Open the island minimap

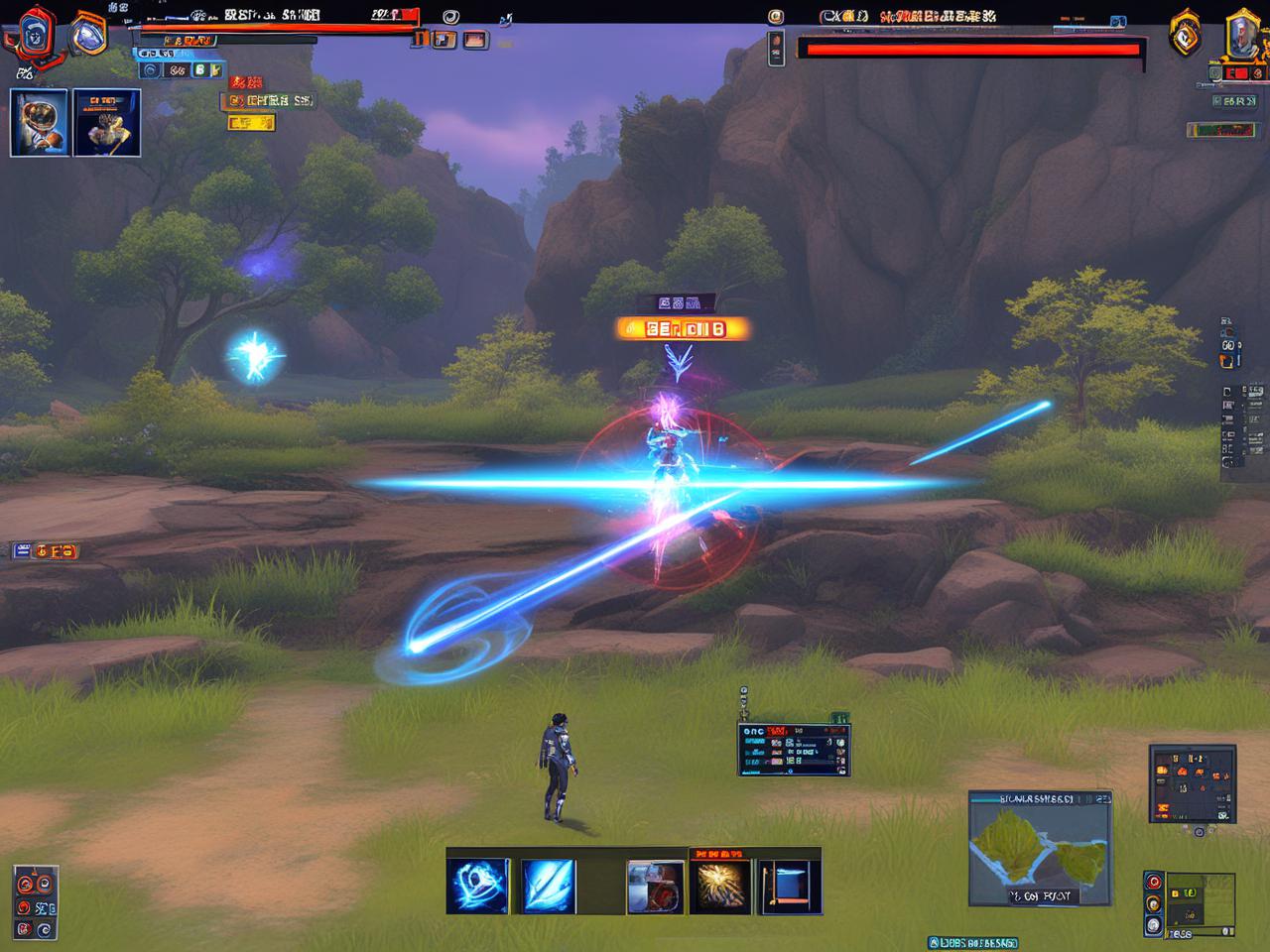(1039, 848)
